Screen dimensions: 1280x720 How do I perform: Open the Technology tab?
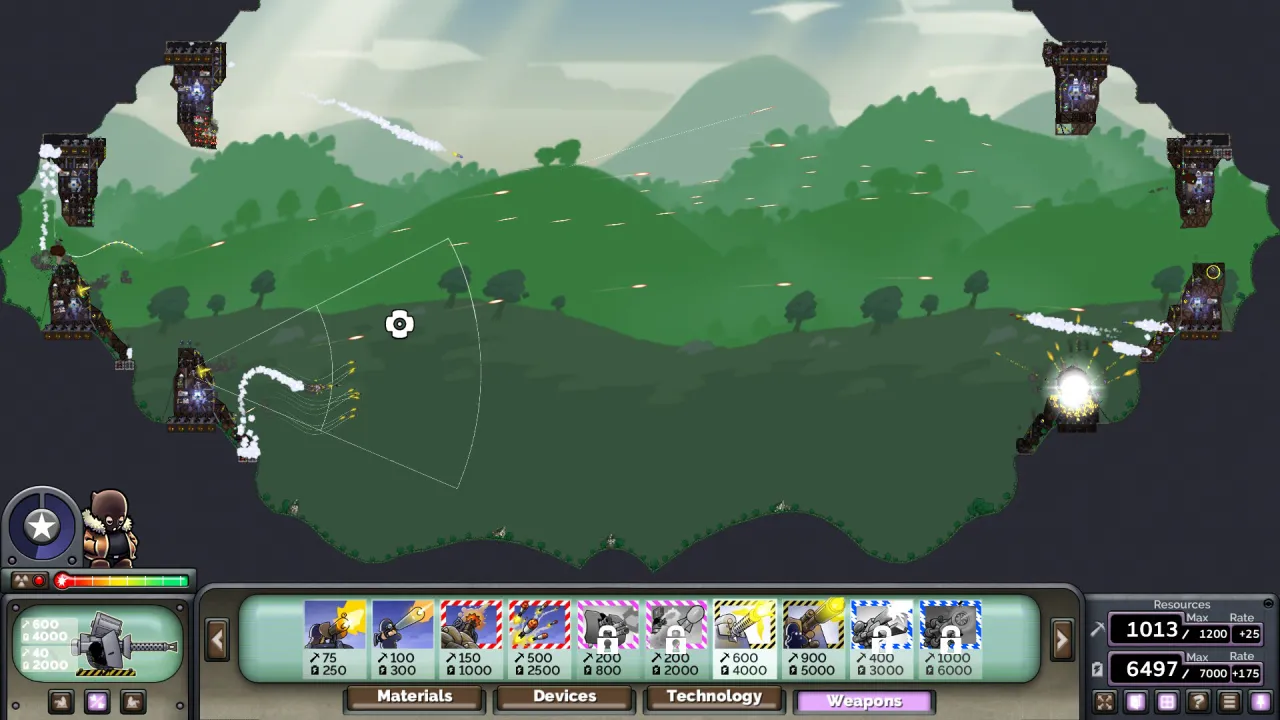point(714,697)
